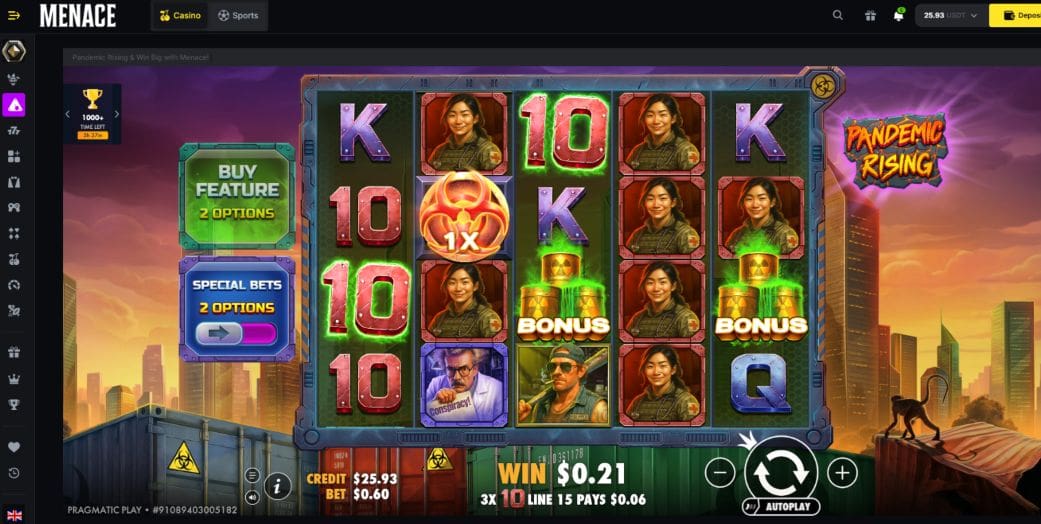Spin the reels with the circular arrow button
The width and height of the screenshot is (1041, 524).
tap(781, 471)
